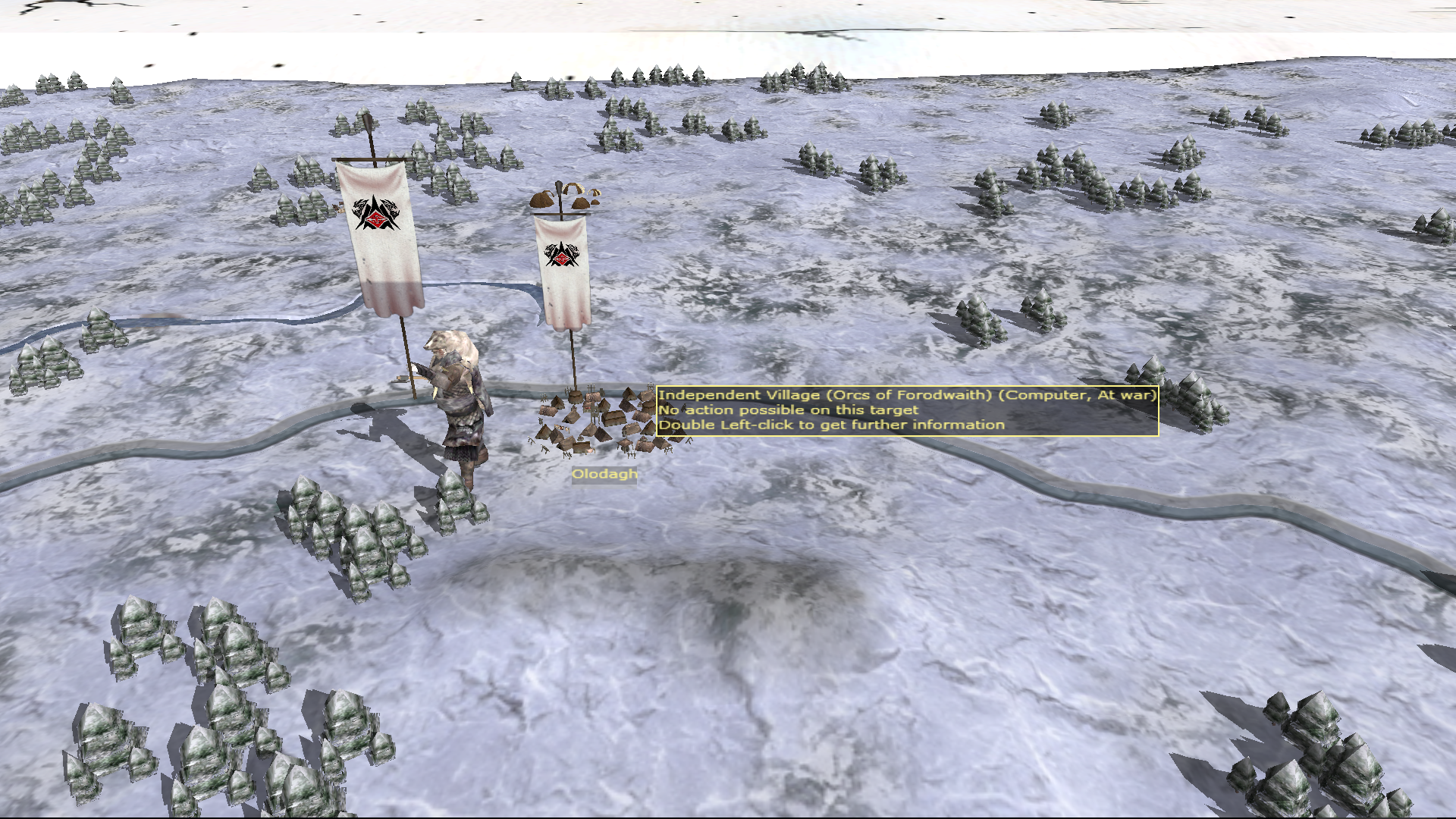The image size is (1456, 819).
Task: Click the white banner above Olodagh village
Action: click(x=562, y=271)
